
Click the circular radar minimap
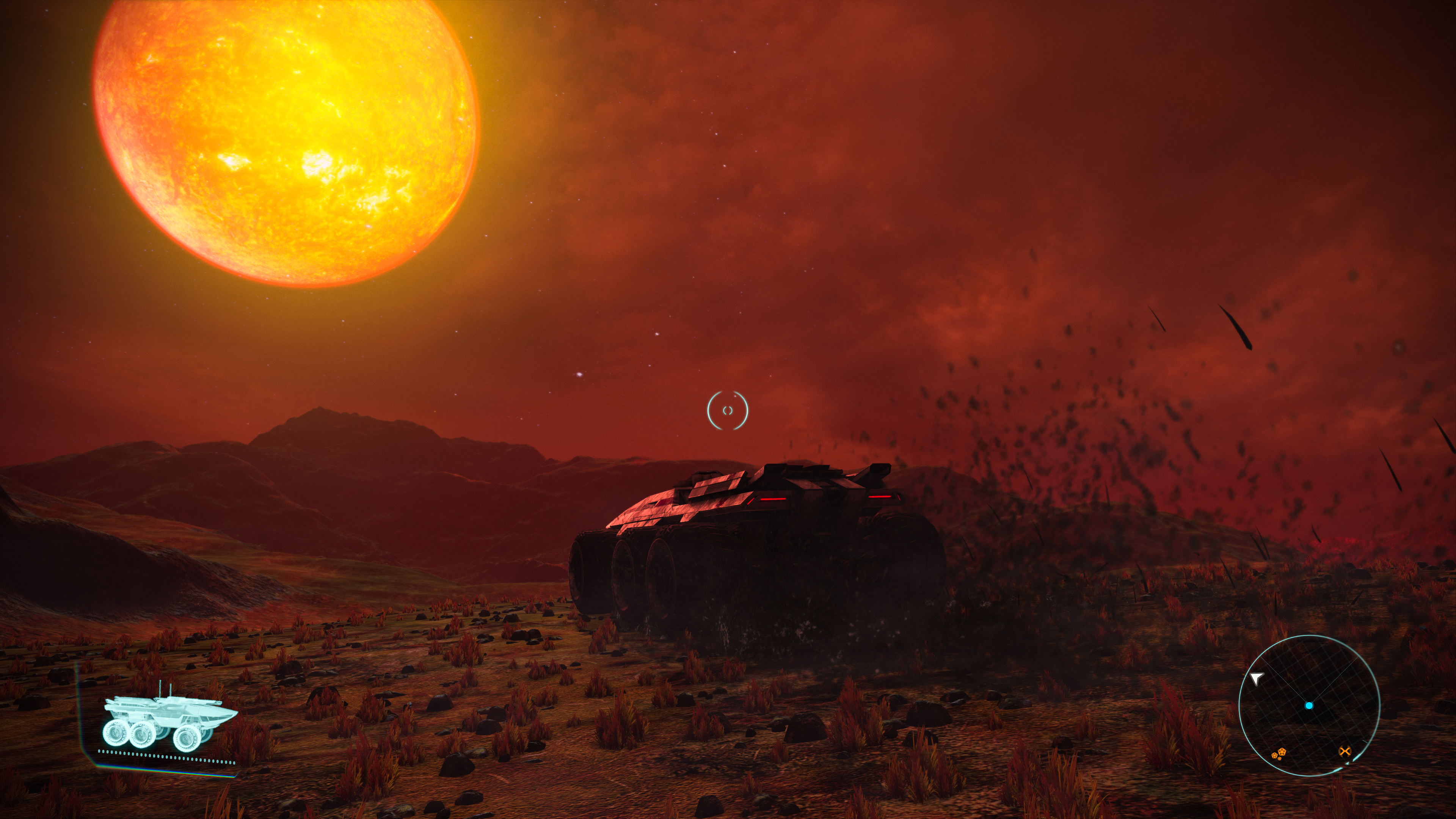coord(1309,705)
